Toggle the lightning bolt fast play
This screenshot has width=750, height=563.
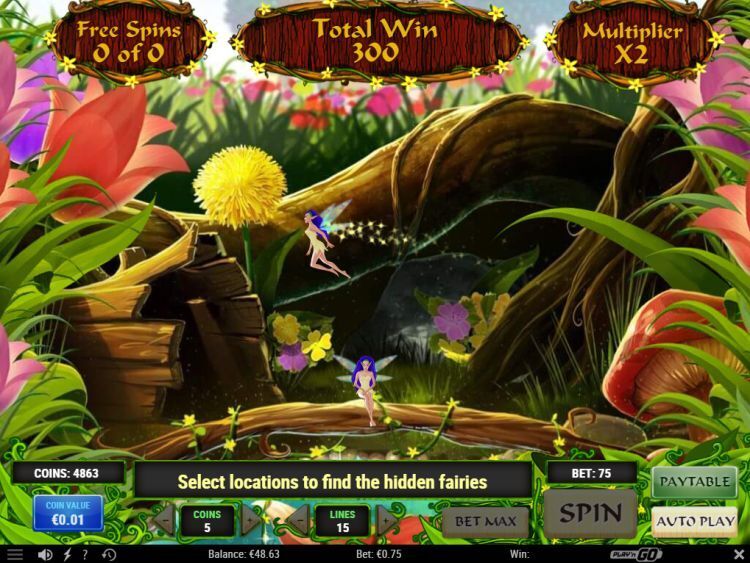tap(66, 554)
